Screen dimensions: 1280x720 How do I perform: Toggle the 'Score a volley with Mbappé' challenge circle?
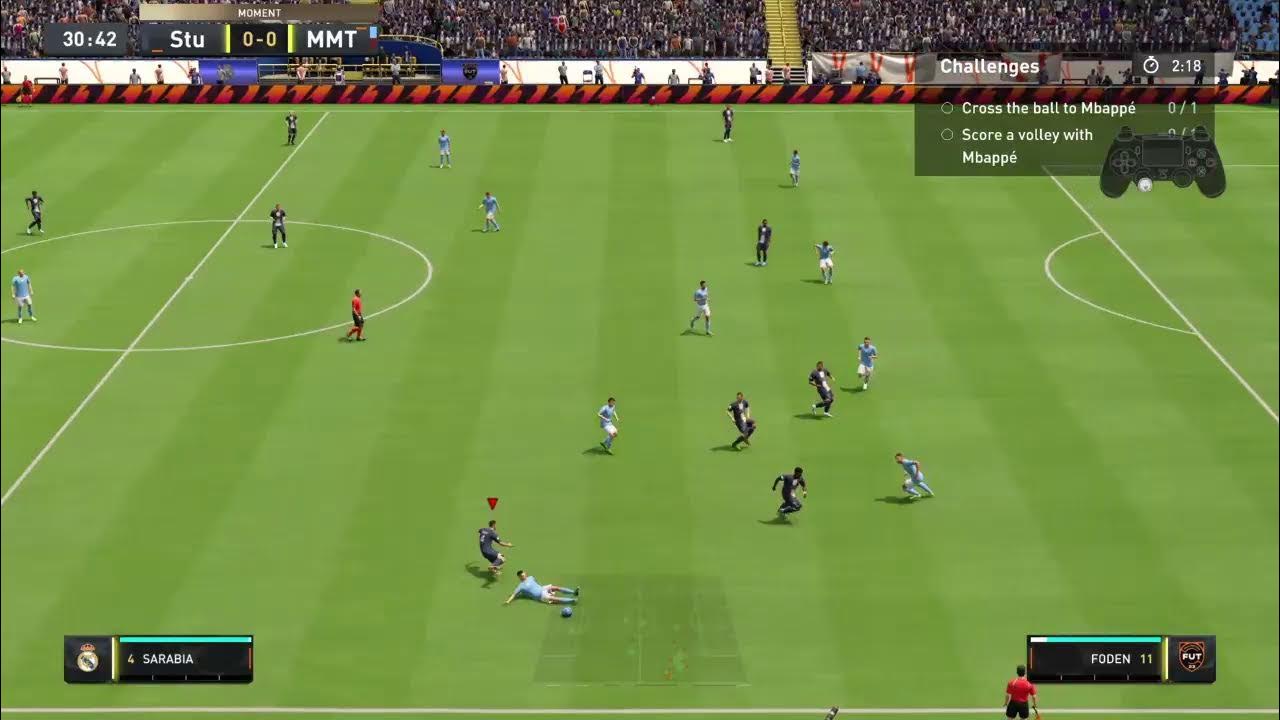[947, 133]
